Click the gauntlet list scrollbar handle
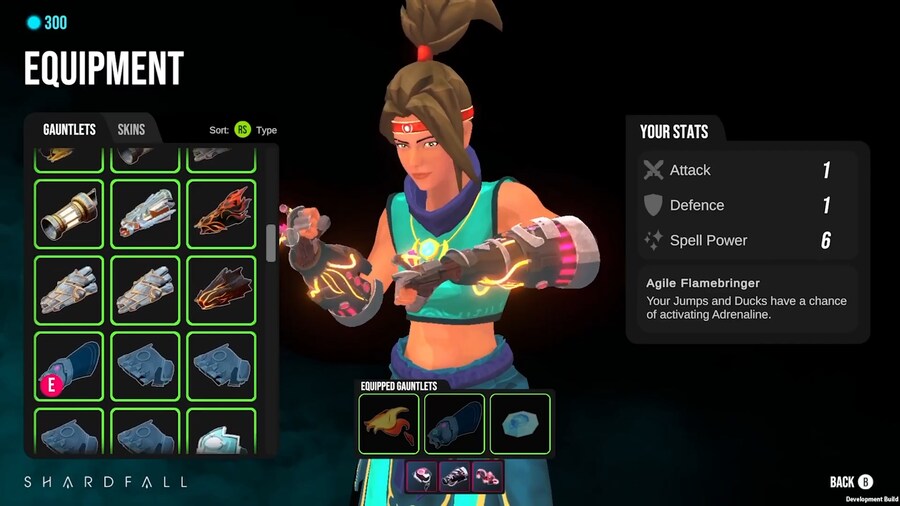The image size is (900, 506). click(x=271, y=243)
